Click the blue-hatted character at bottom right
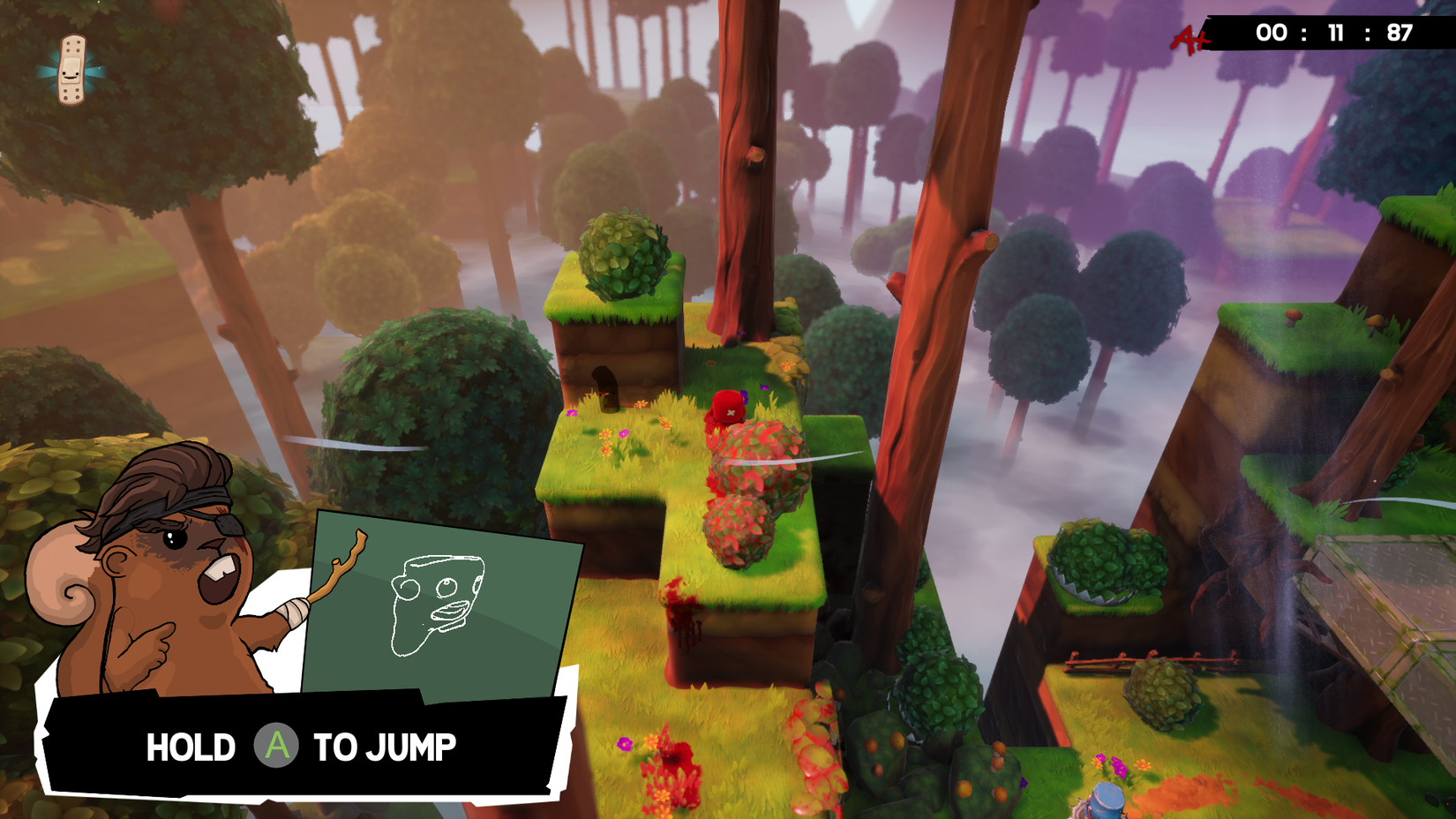 pos(1107,799)
